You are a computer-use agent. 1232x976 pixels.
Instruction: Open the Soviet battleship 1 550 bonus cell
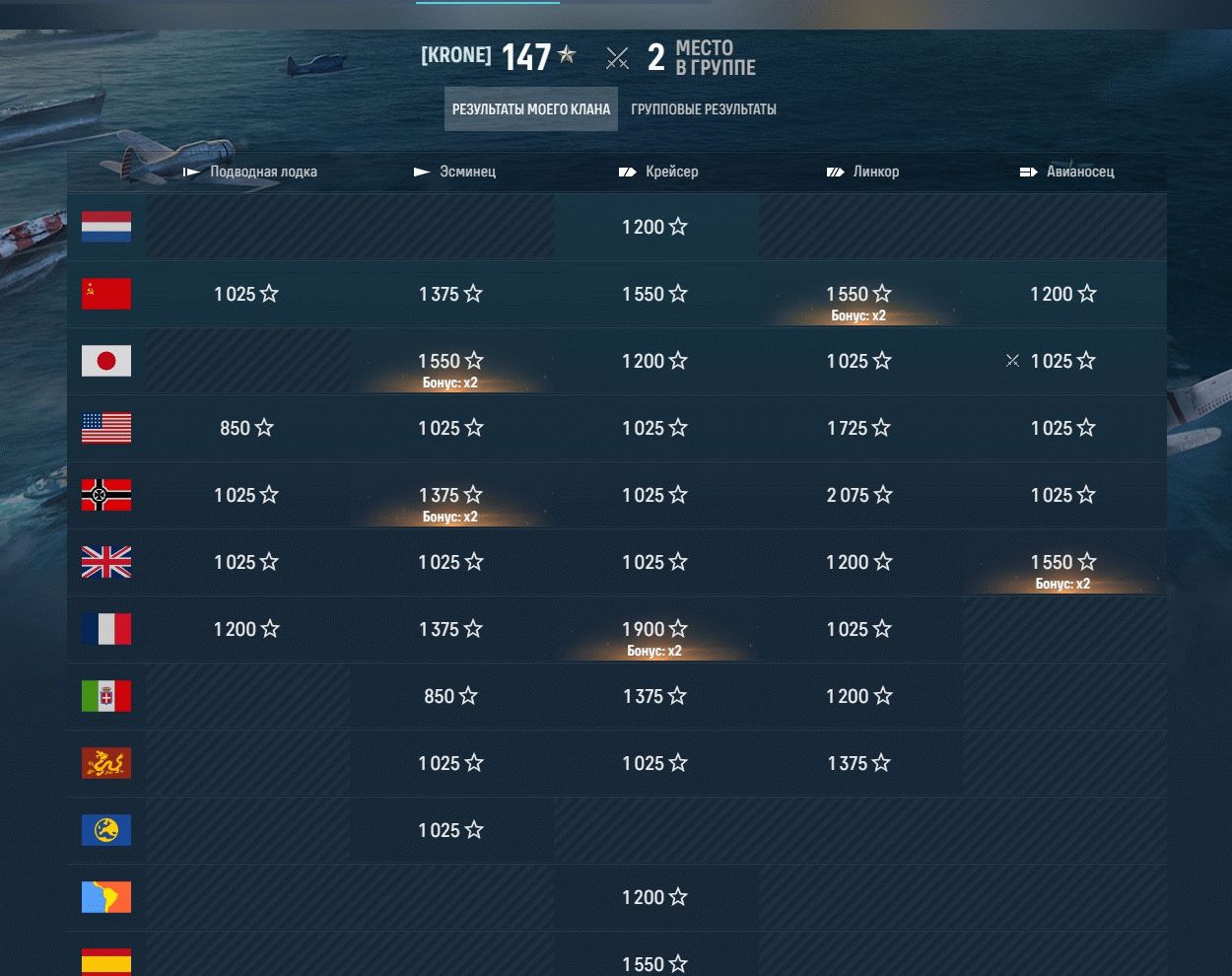[x=858, y=296]
